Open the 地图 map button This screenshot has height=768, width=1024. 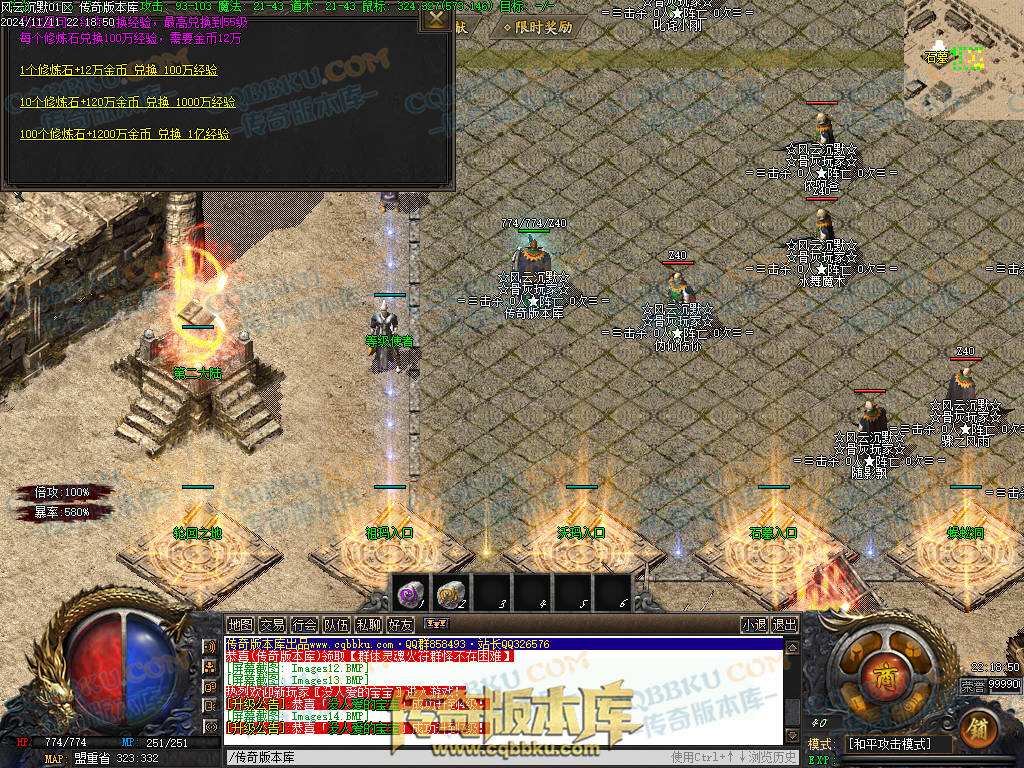(240, 625)
